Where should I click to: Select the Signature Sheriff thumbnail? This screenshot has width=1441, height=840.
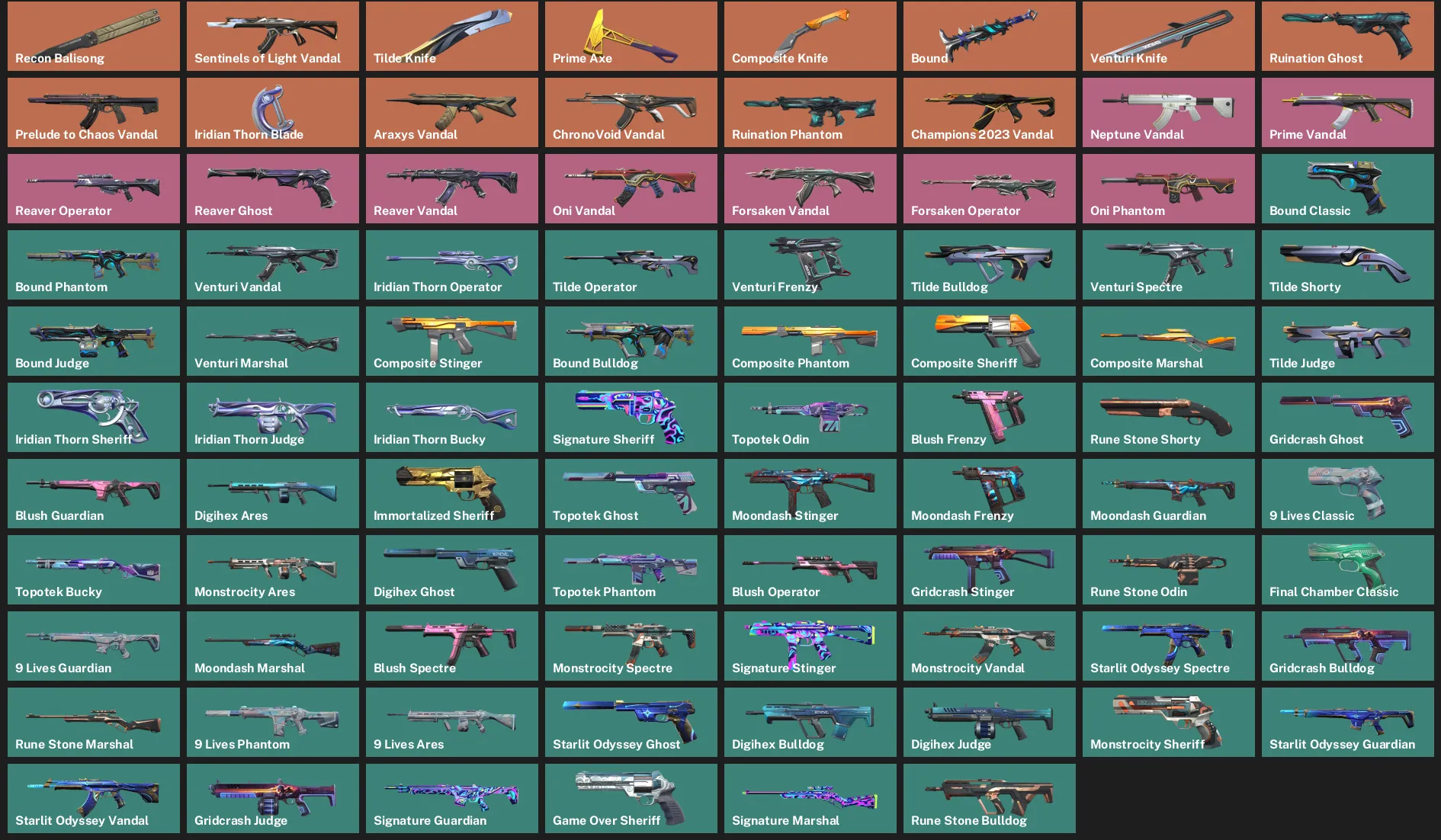(631, 417)
